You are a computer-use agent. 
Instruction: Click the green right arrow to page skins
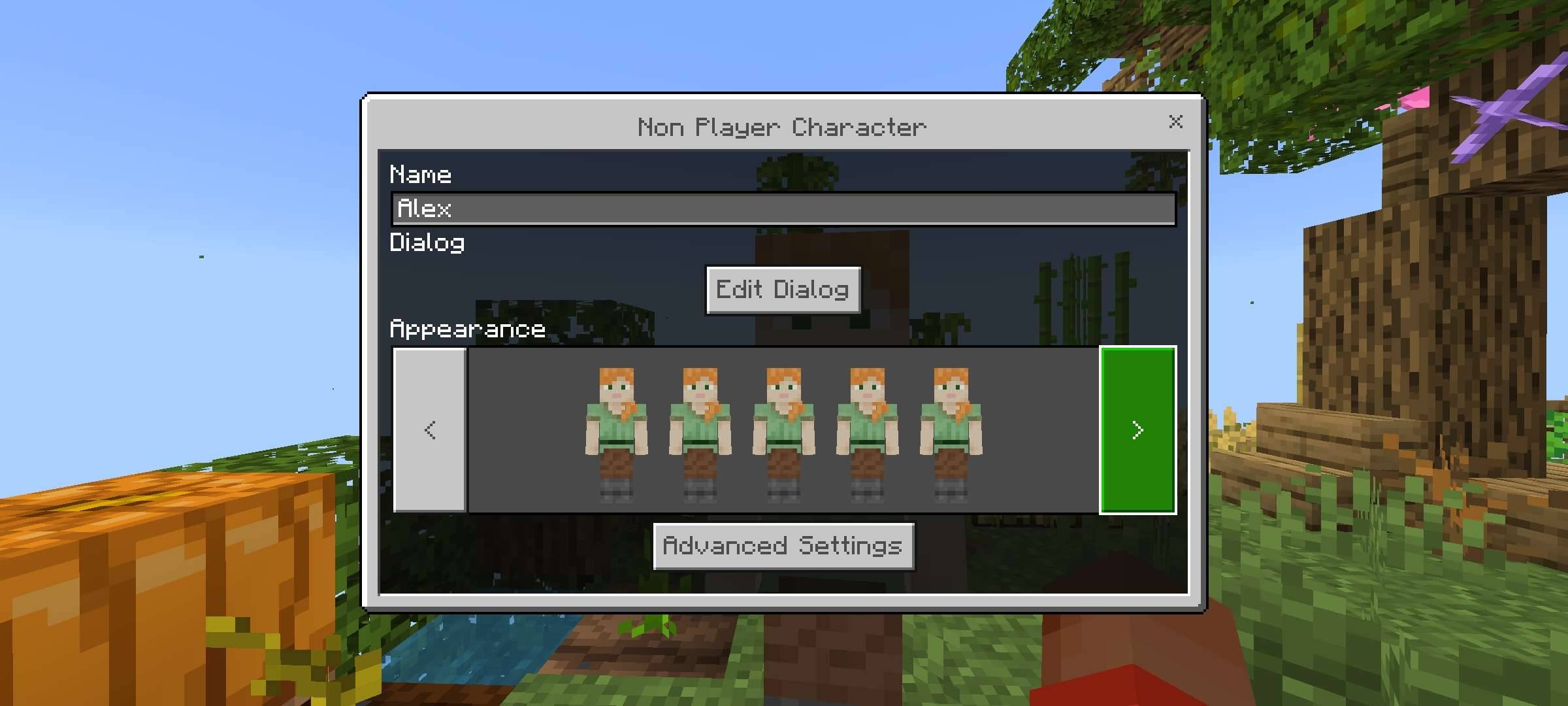(x=1137, y=430)
